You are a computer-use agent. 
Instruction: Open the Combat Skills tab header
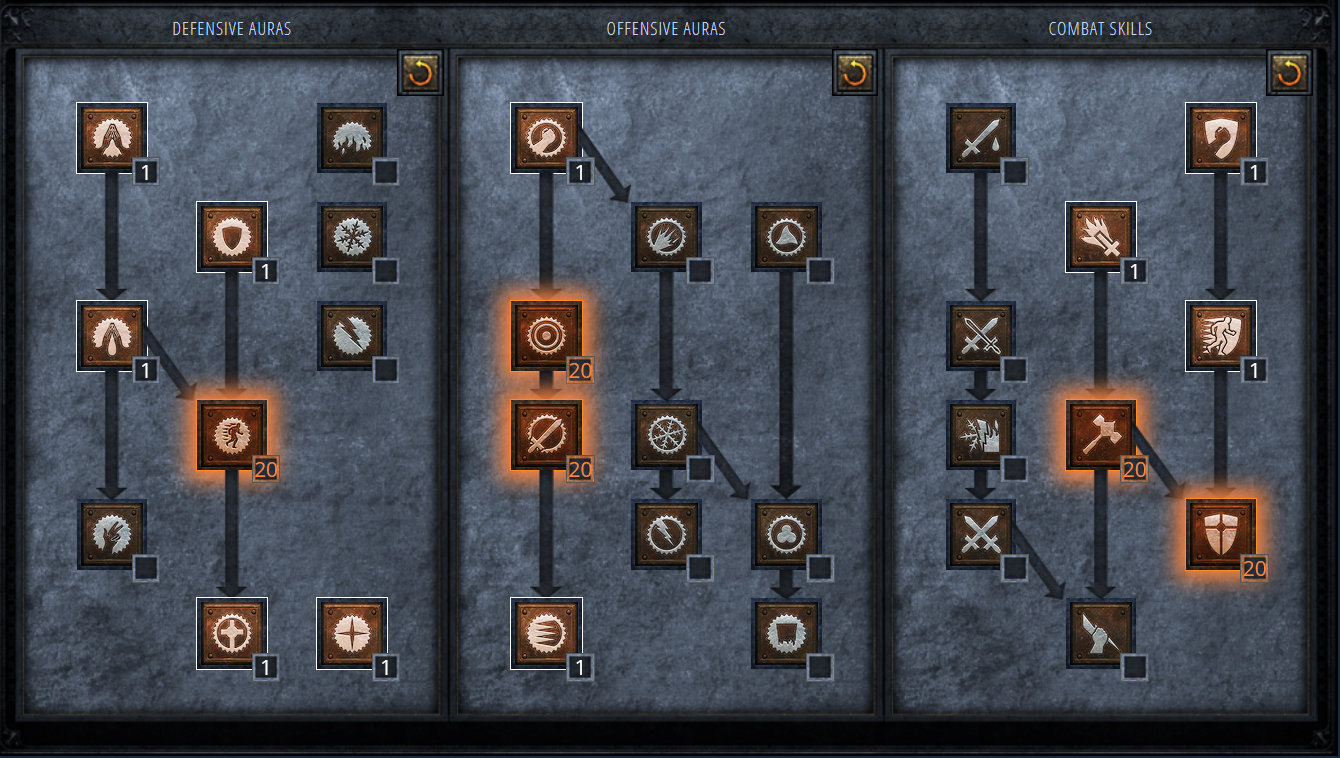pyautogui.click(x=1101, y=28)
